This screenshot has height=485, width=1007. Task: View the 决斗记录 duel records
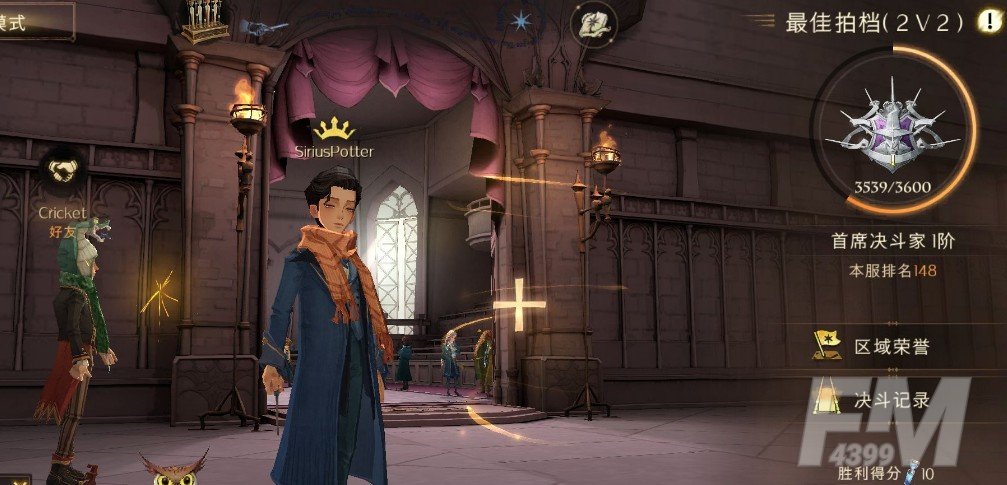point(875,400)
